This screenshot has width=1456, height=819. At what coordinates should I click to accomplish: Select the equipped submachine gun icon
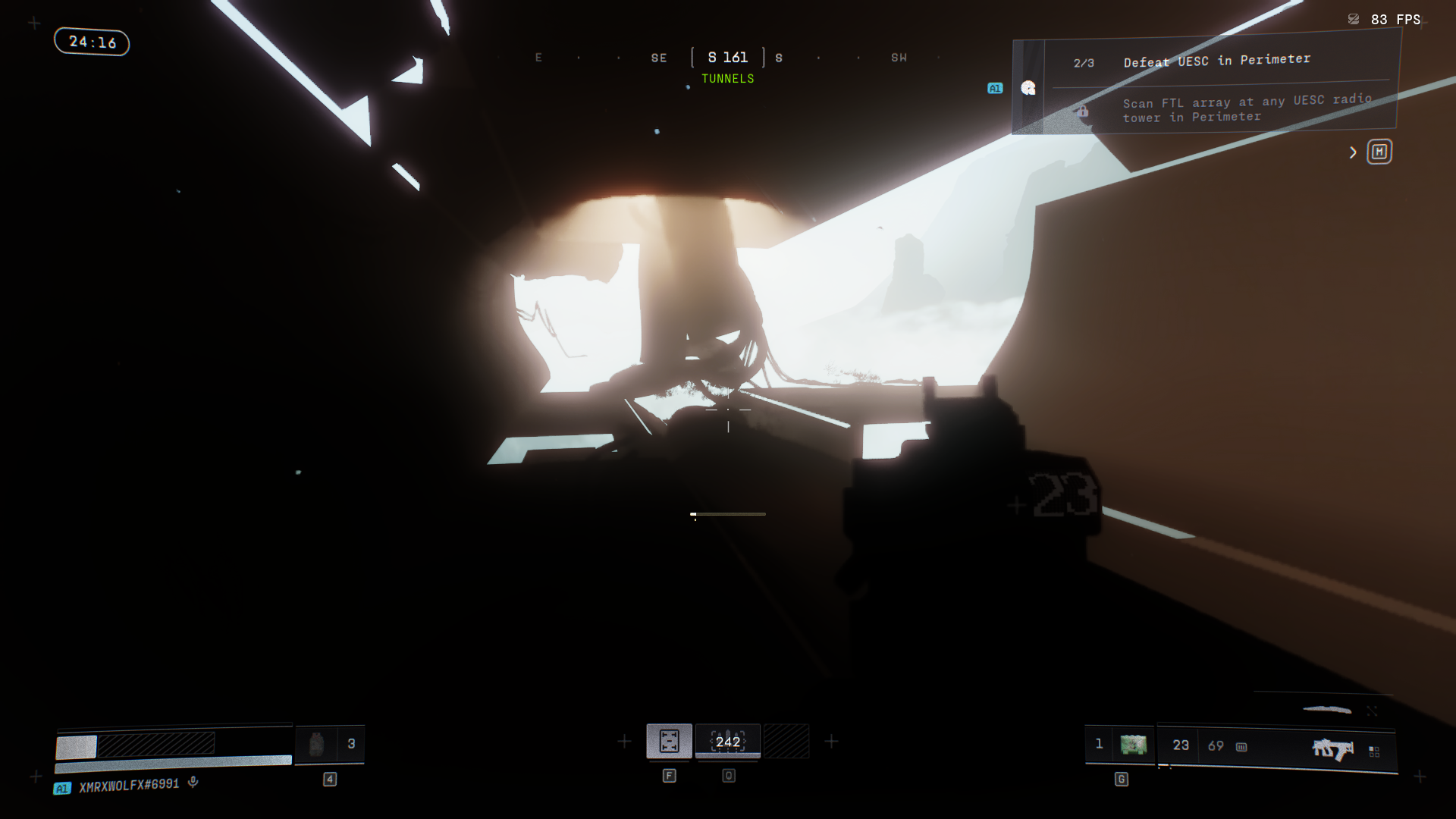click(1332, 749)
